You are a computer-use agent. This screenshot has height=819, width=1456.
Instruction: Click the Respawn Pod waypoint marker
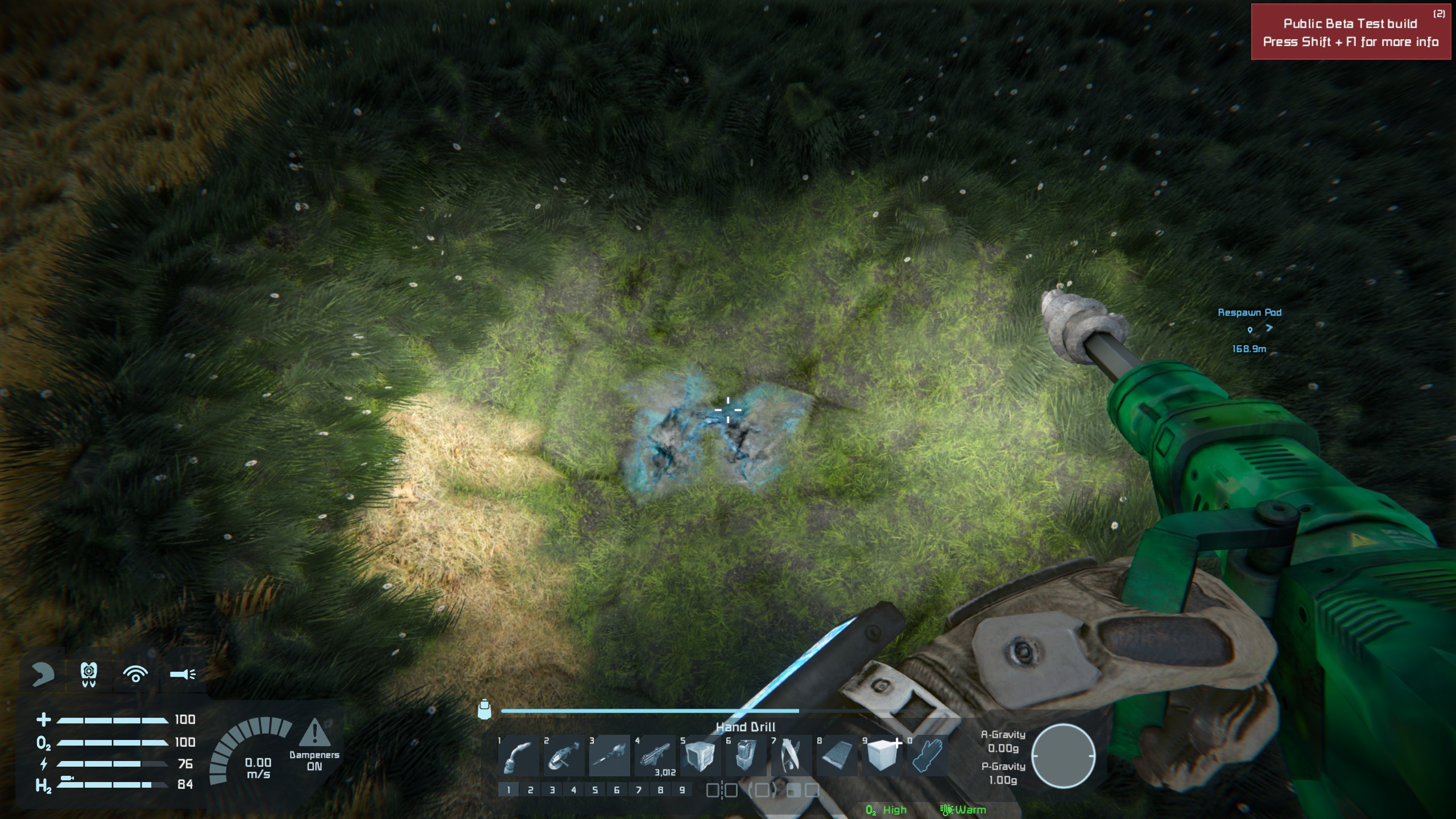point(1250,329)
